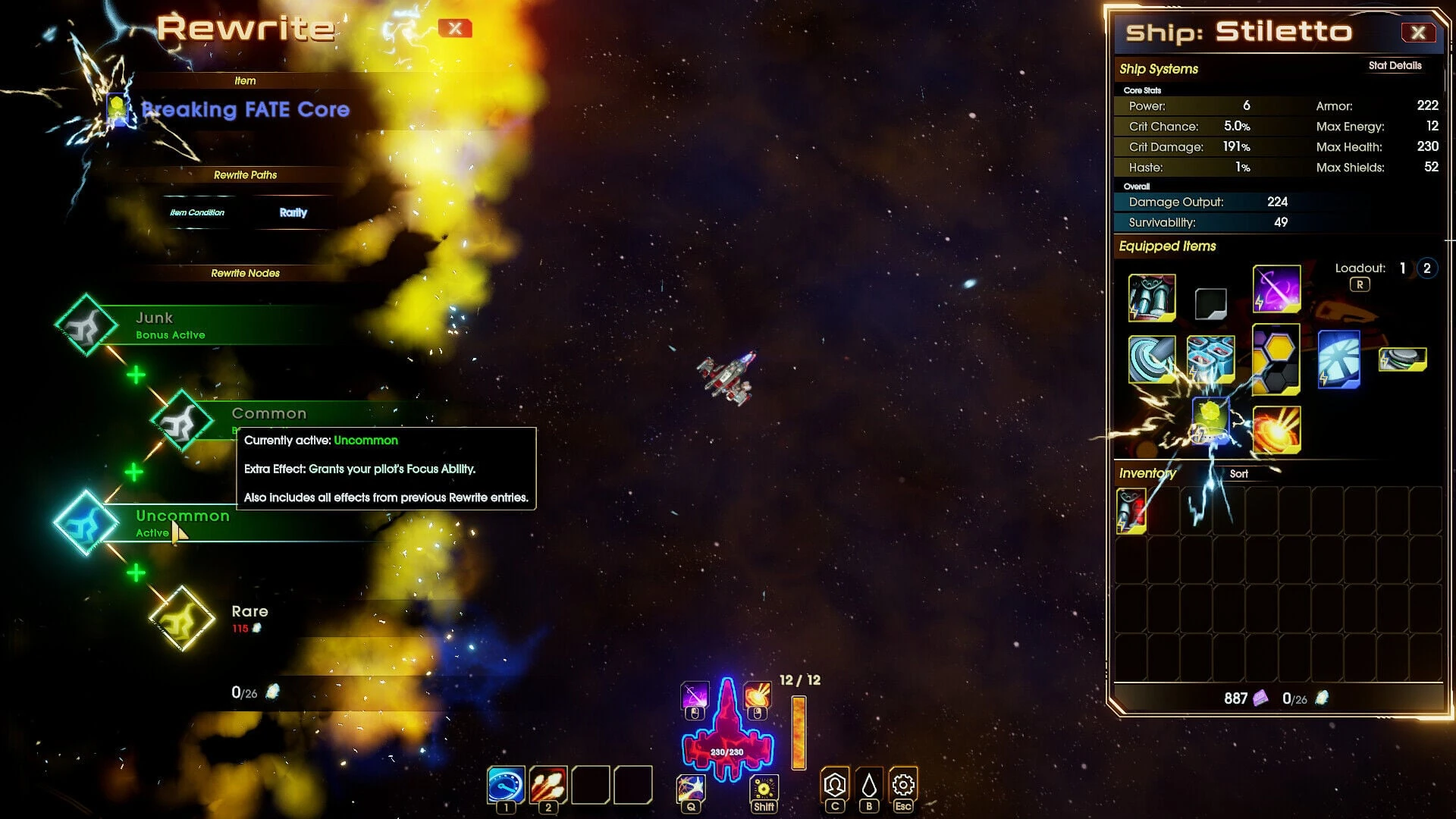This screenshot has height=819, width=1456.
Task: Select the equipped yellow hexagon armor item
Action: point(1276,359)
